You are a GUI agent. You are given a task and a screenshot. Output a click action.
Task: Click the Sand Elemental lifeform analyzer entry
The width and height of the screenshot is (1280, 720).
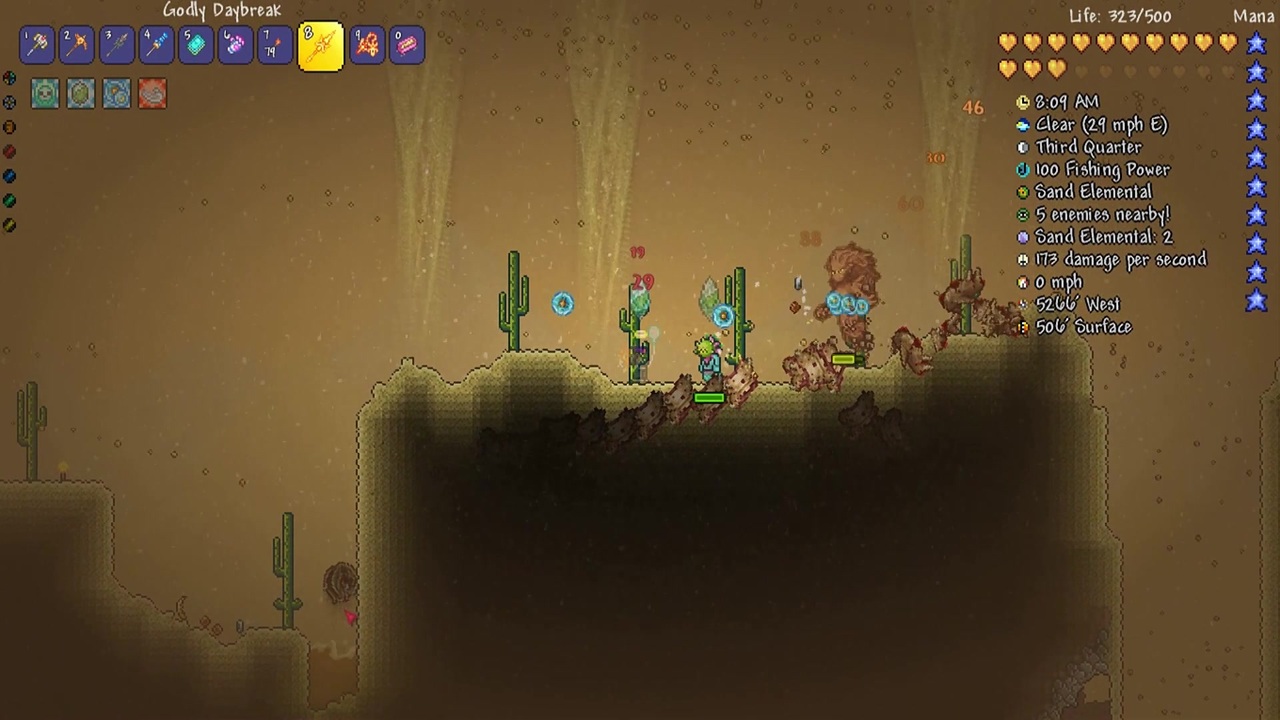(x=1093, y=191)
